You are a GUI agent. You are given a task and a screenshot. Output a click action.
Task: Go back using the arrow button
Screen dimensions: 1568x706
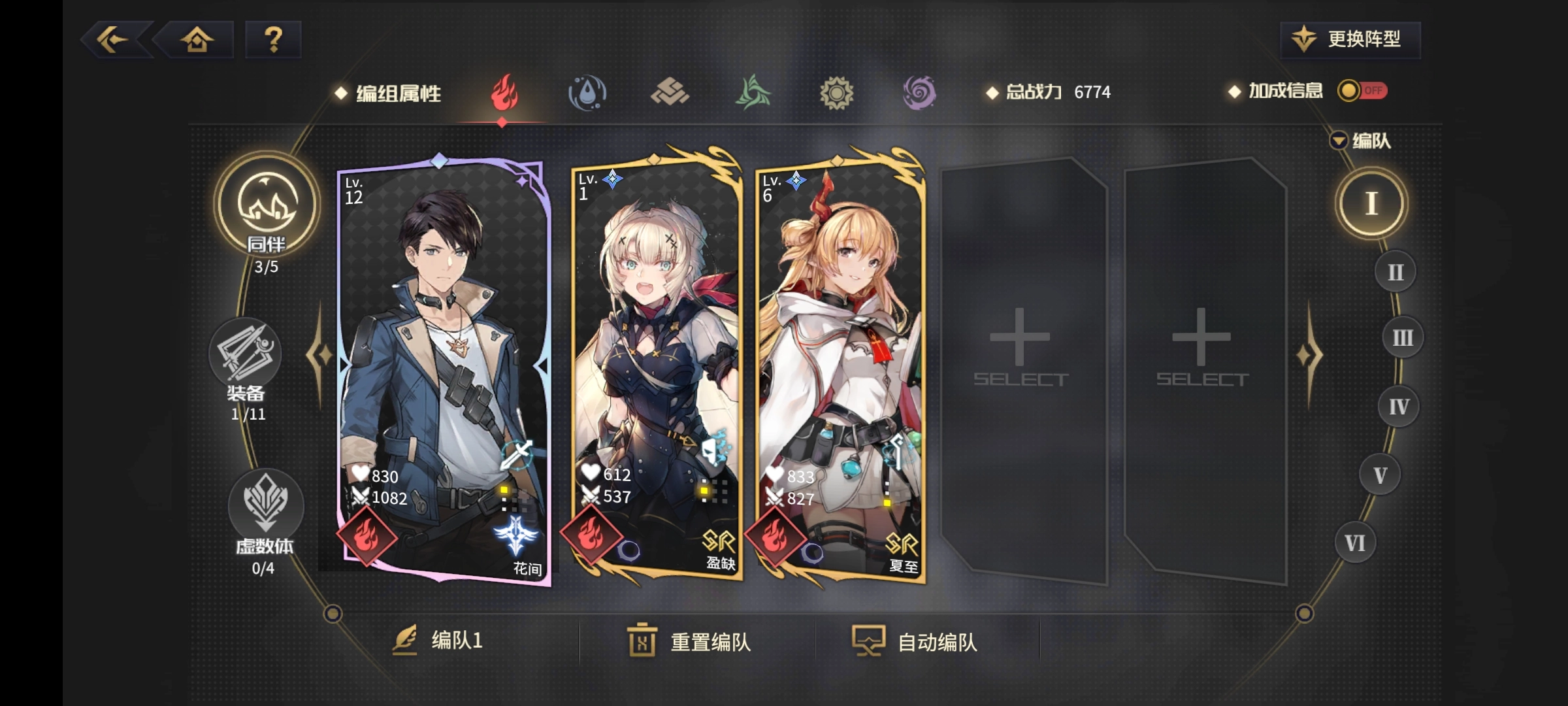pos(114,40)
